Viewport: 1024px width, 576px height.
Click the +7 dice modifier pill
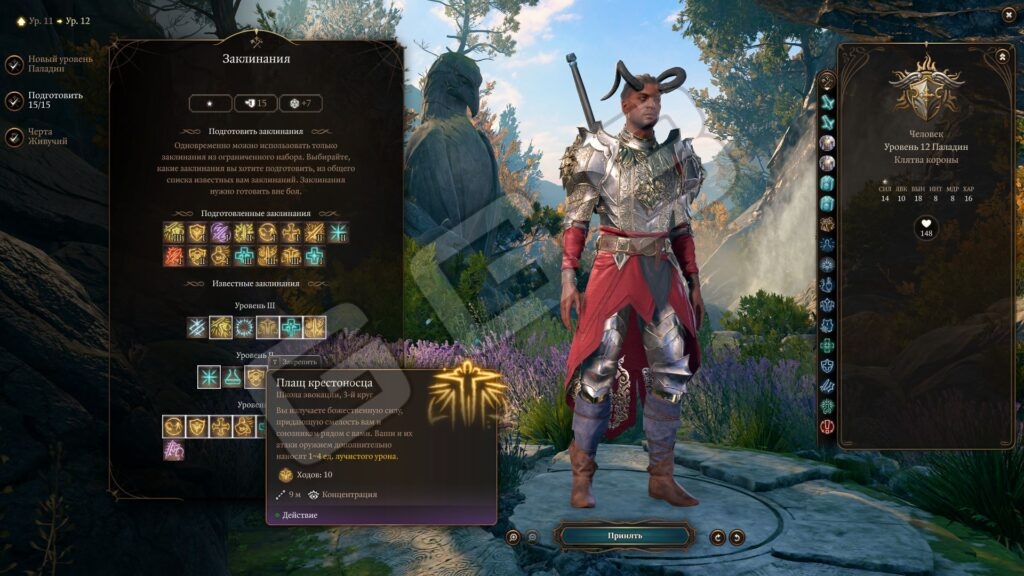pyautogui.click(x=300, y=103)
